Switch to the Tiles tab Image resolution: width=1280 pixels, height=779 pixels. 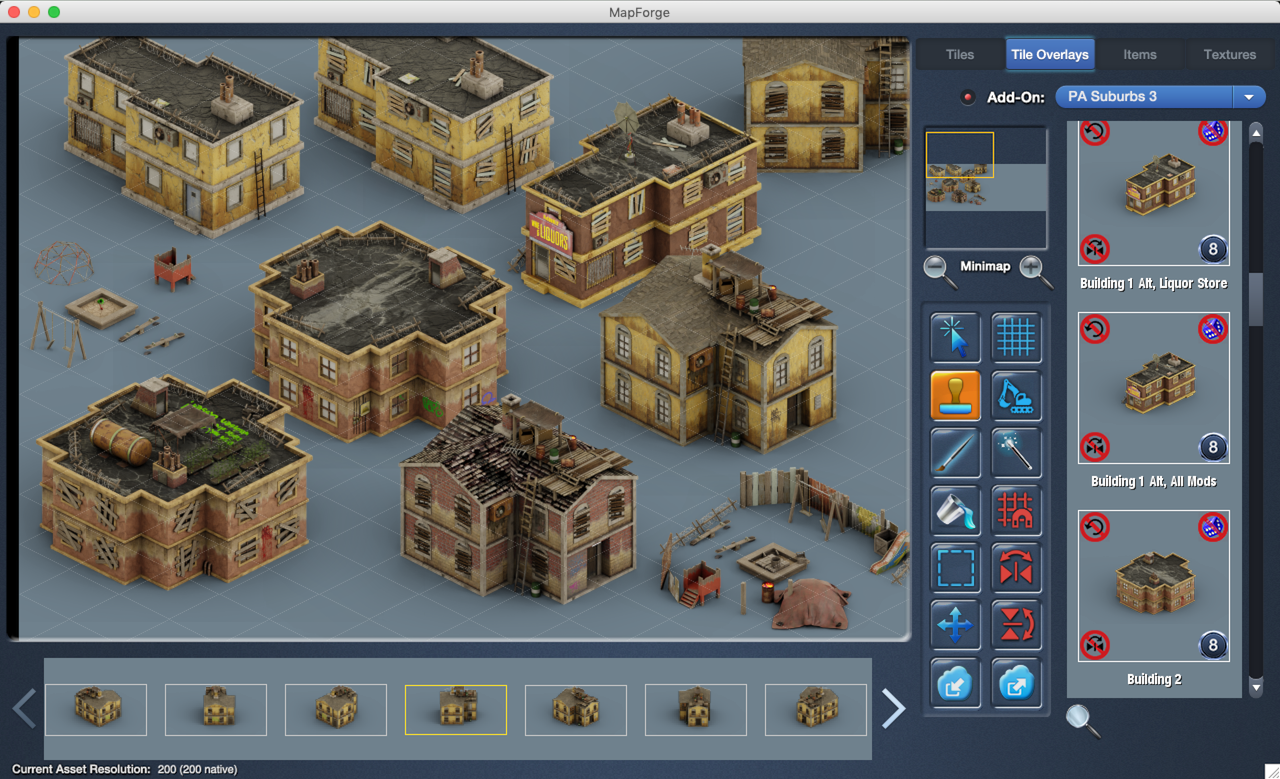(959, 55)
